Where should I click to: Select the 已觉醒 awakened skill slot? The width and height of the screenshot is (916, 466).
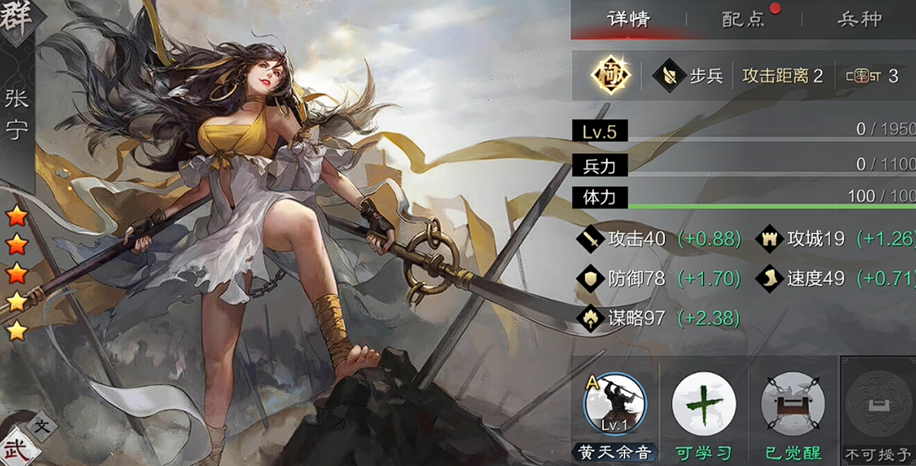(x=792, y=406)
